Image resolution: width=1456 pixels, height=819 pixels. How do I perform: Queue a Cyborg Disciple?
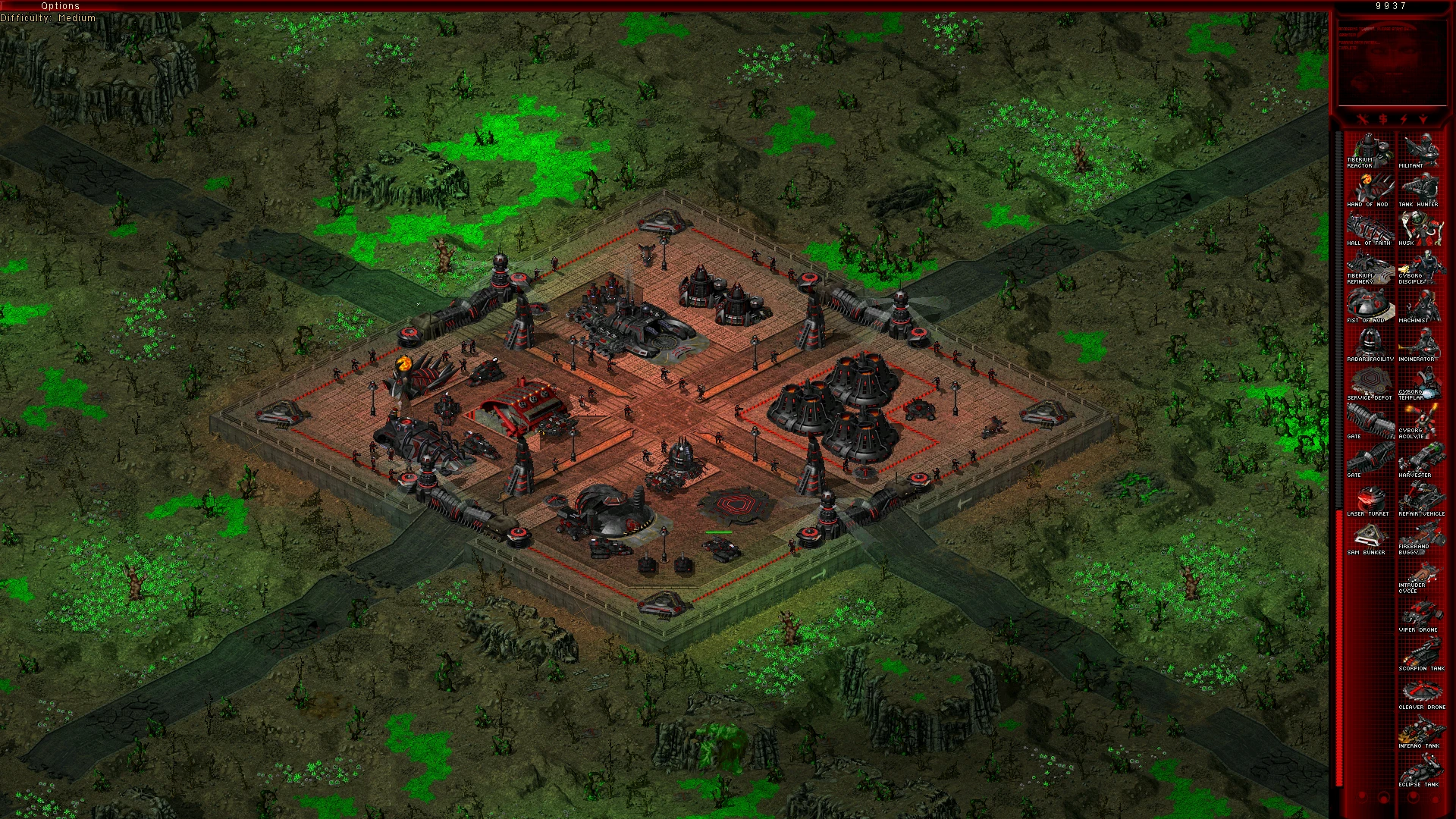click(x=1421, y=267)
